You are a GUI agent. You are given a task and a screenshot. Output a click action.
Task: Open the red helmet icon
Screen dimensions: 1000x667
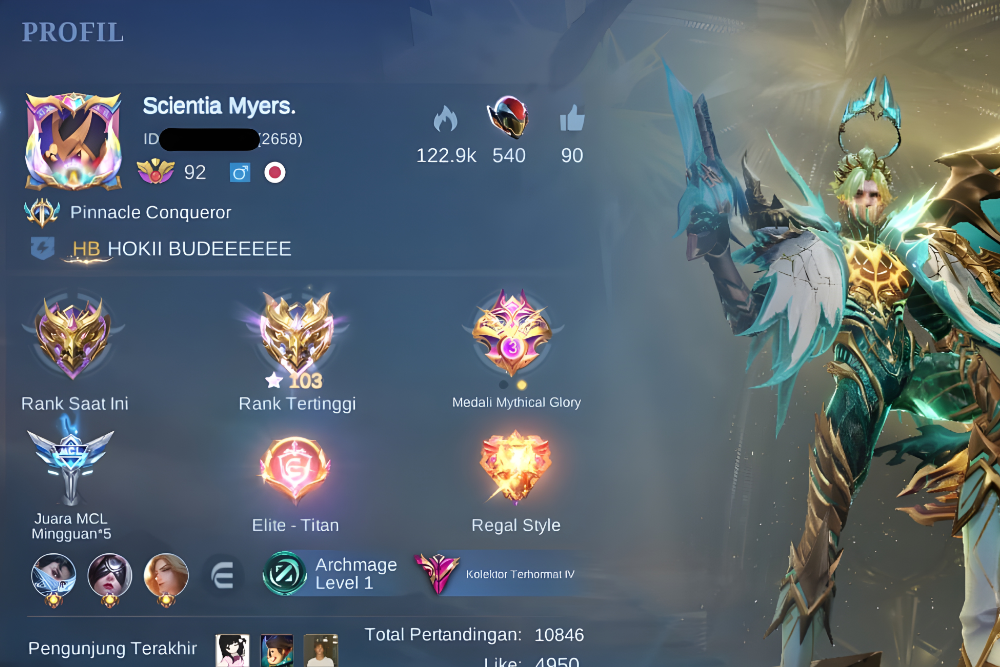508,118
